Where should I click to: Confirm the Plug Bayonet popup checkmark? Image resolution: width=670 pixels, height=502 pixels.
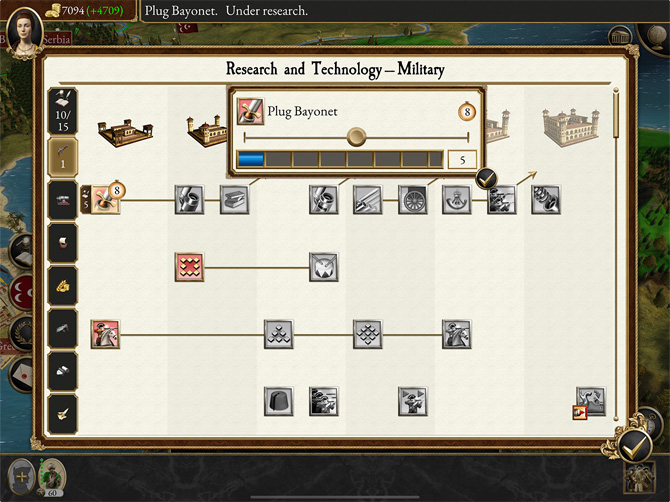click(x=486, y=179)
